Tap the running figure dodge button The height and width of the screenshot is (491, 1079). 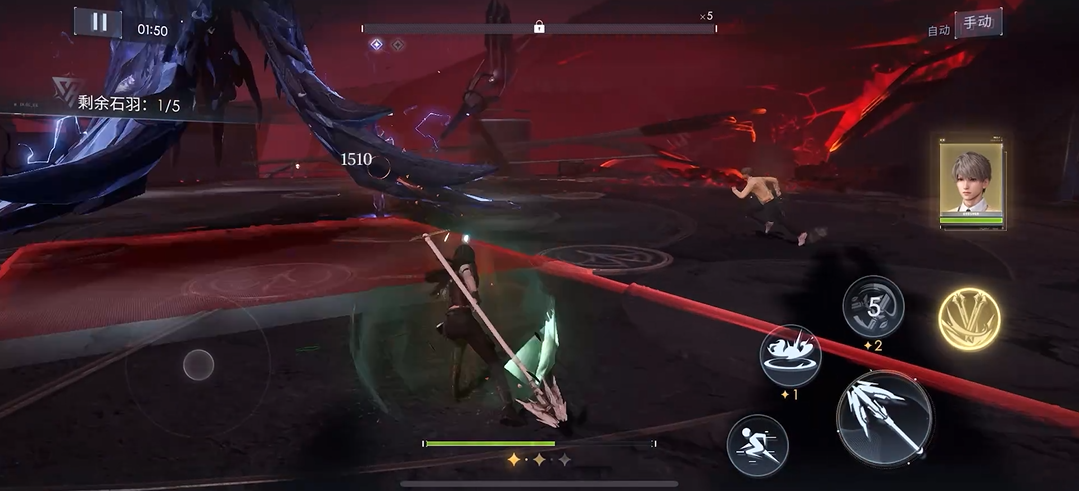757,444
